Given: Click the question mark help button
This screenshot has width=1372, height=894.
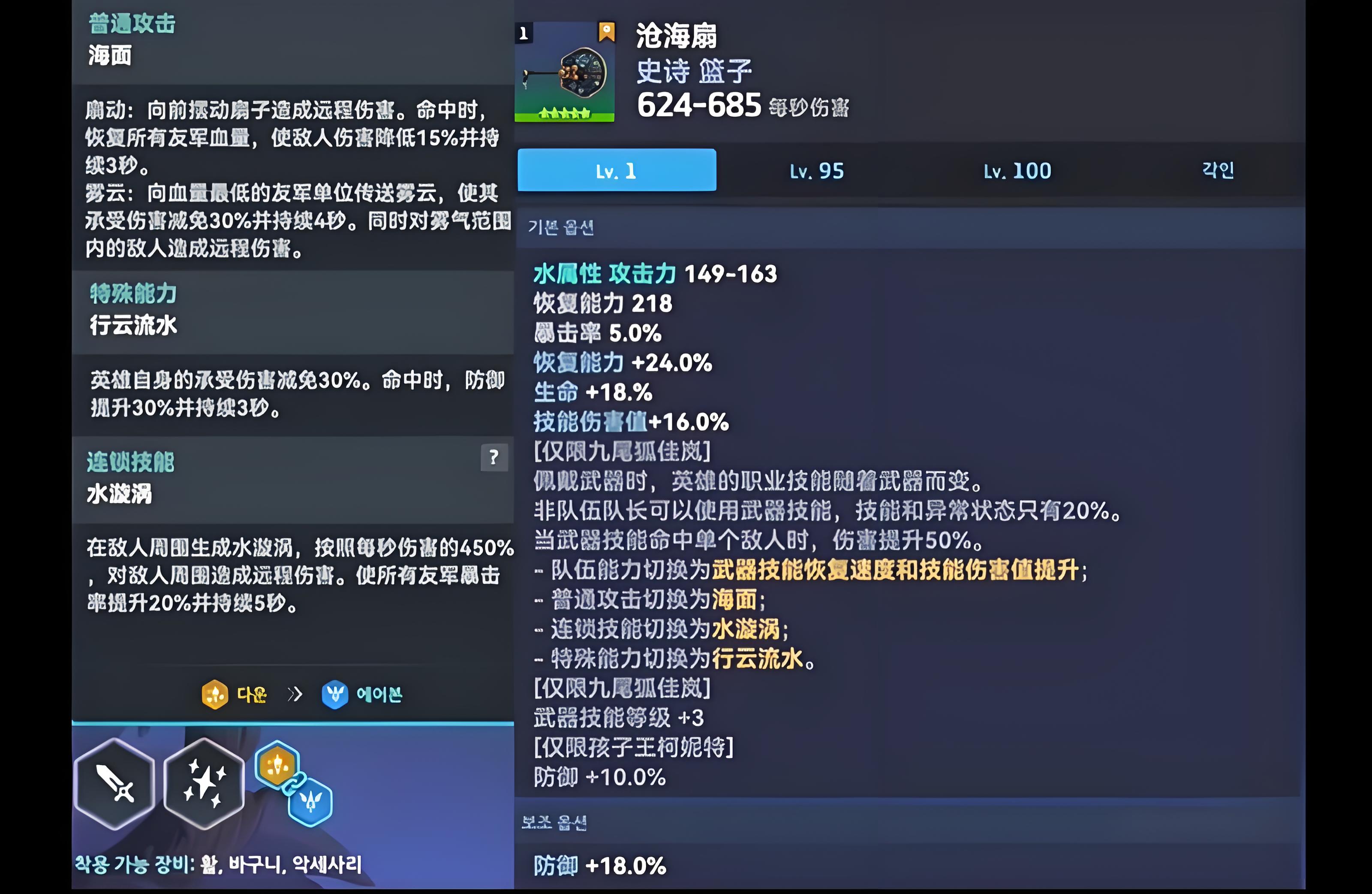Looking at the screenshot, I should coord(493,459).
